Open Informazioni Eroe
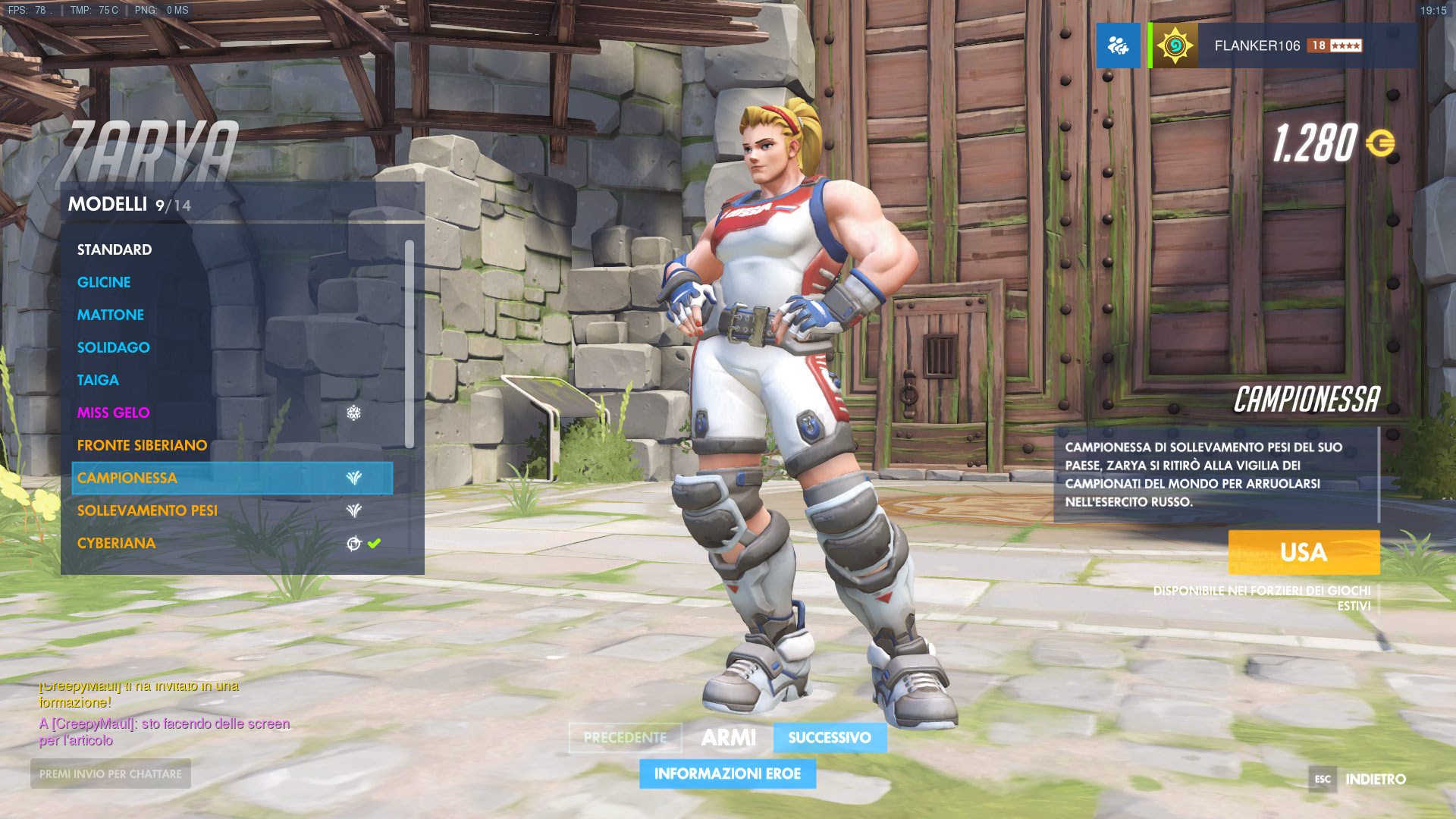1456x819 pixels. point(727,773)
